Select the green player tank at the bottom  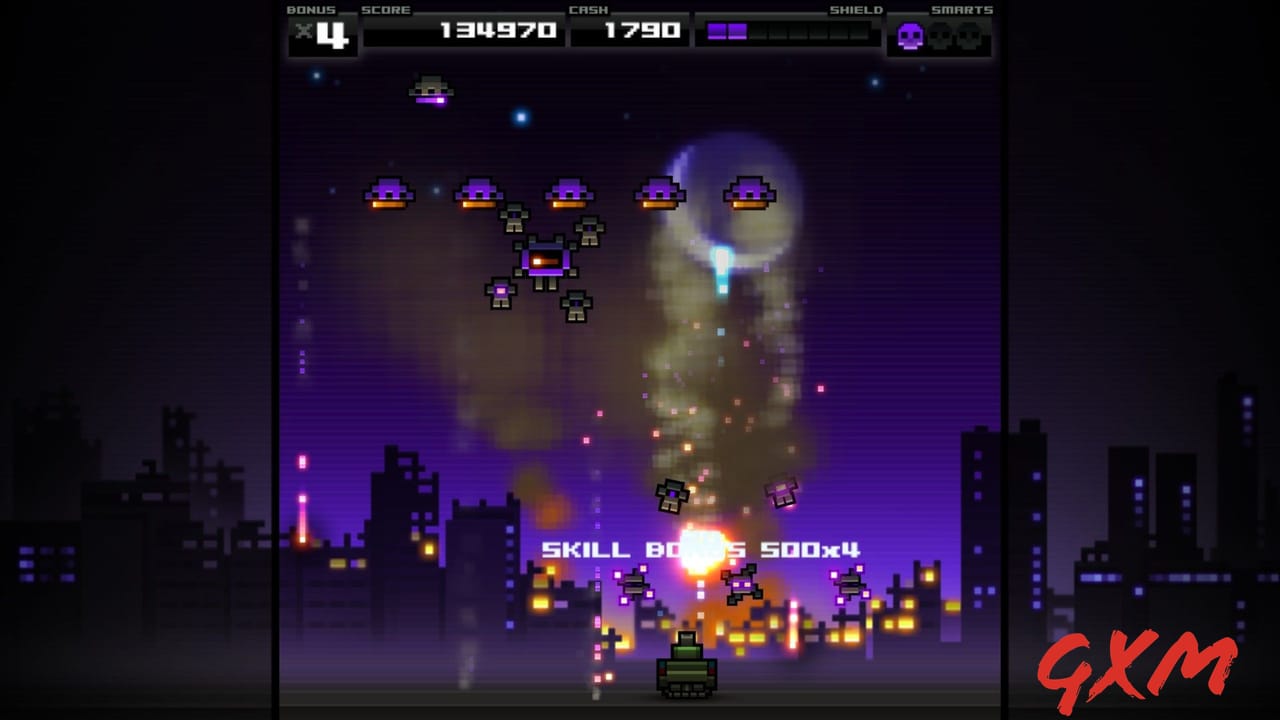click(687, 677)
